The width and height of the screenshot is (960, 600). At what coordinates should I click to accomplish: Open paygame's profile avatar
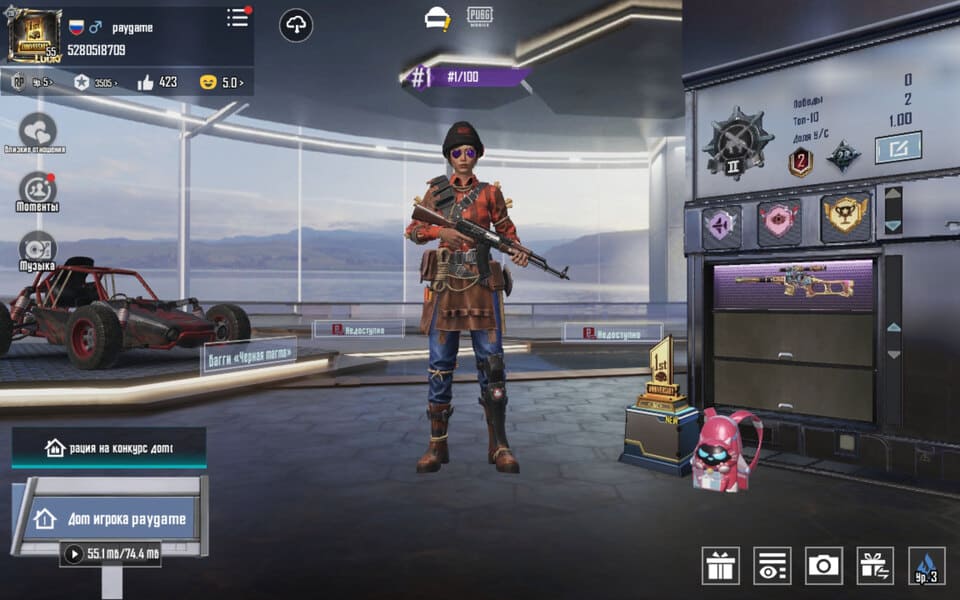[35, 36]
